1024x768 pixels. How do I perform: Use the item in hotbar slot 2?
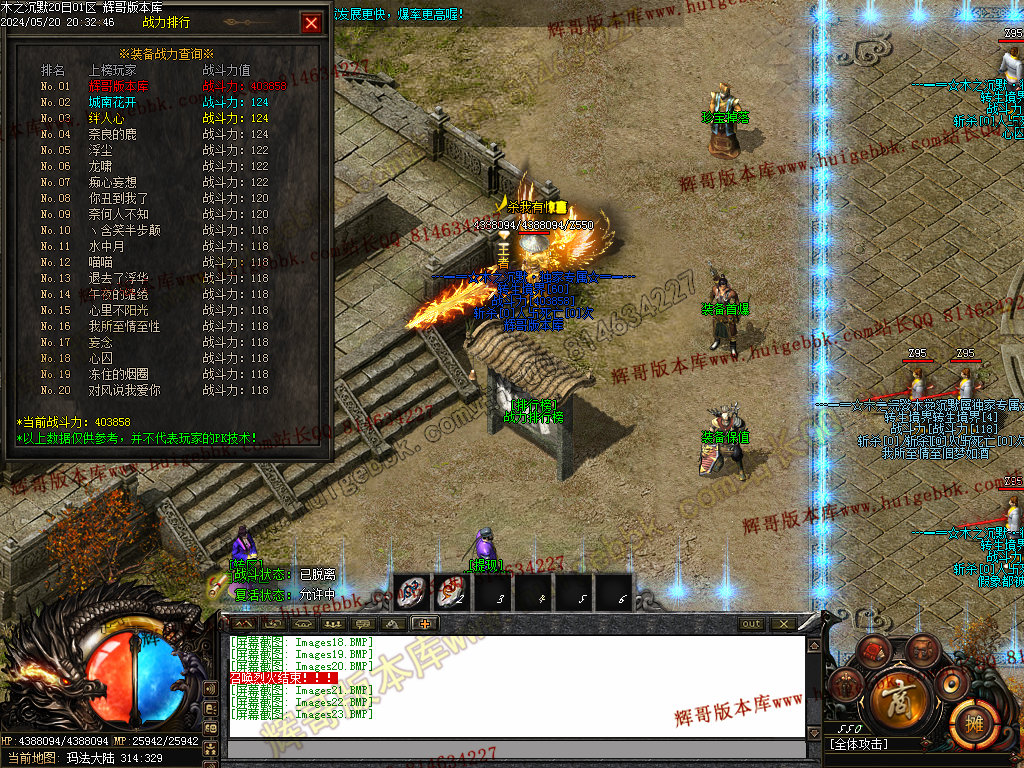(x=451, y=592)
